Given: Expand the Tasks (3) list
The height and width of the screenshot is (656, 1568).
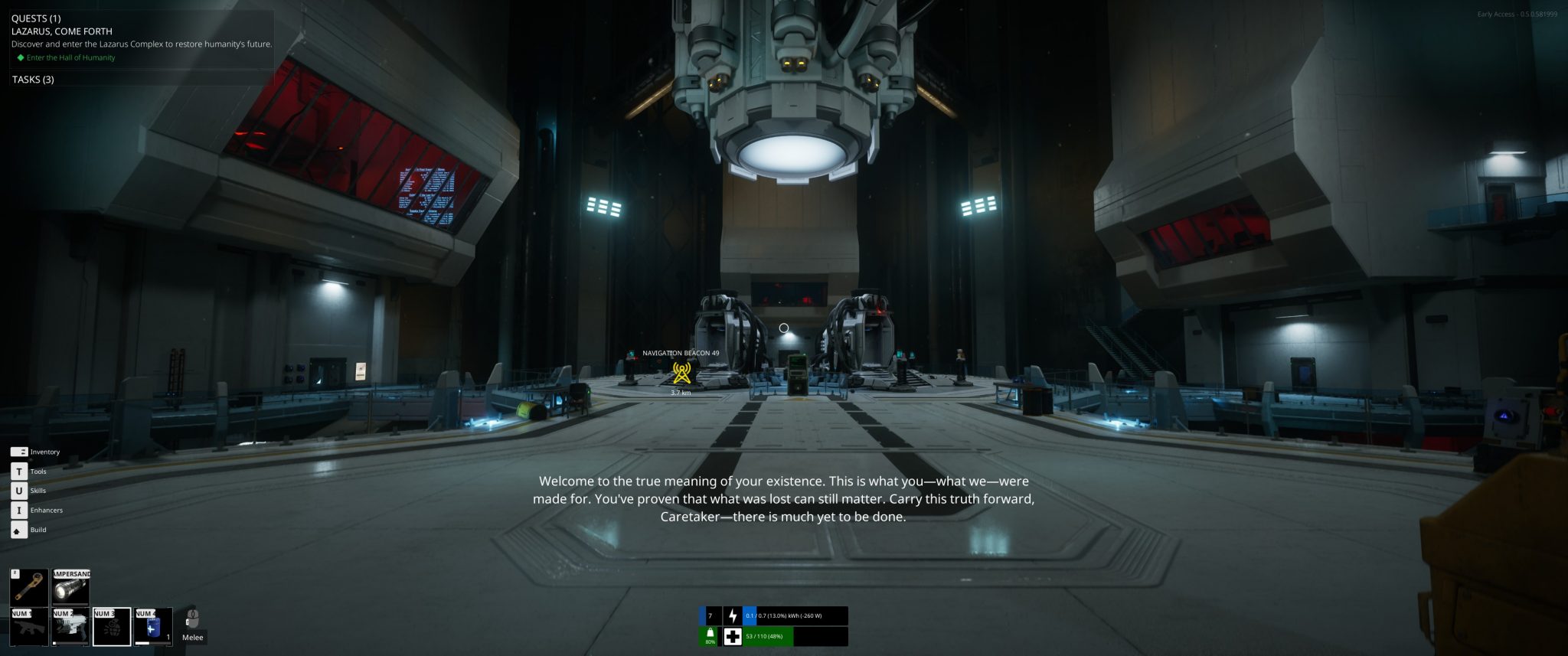Looking at the screenshot, I should point(33,80).
